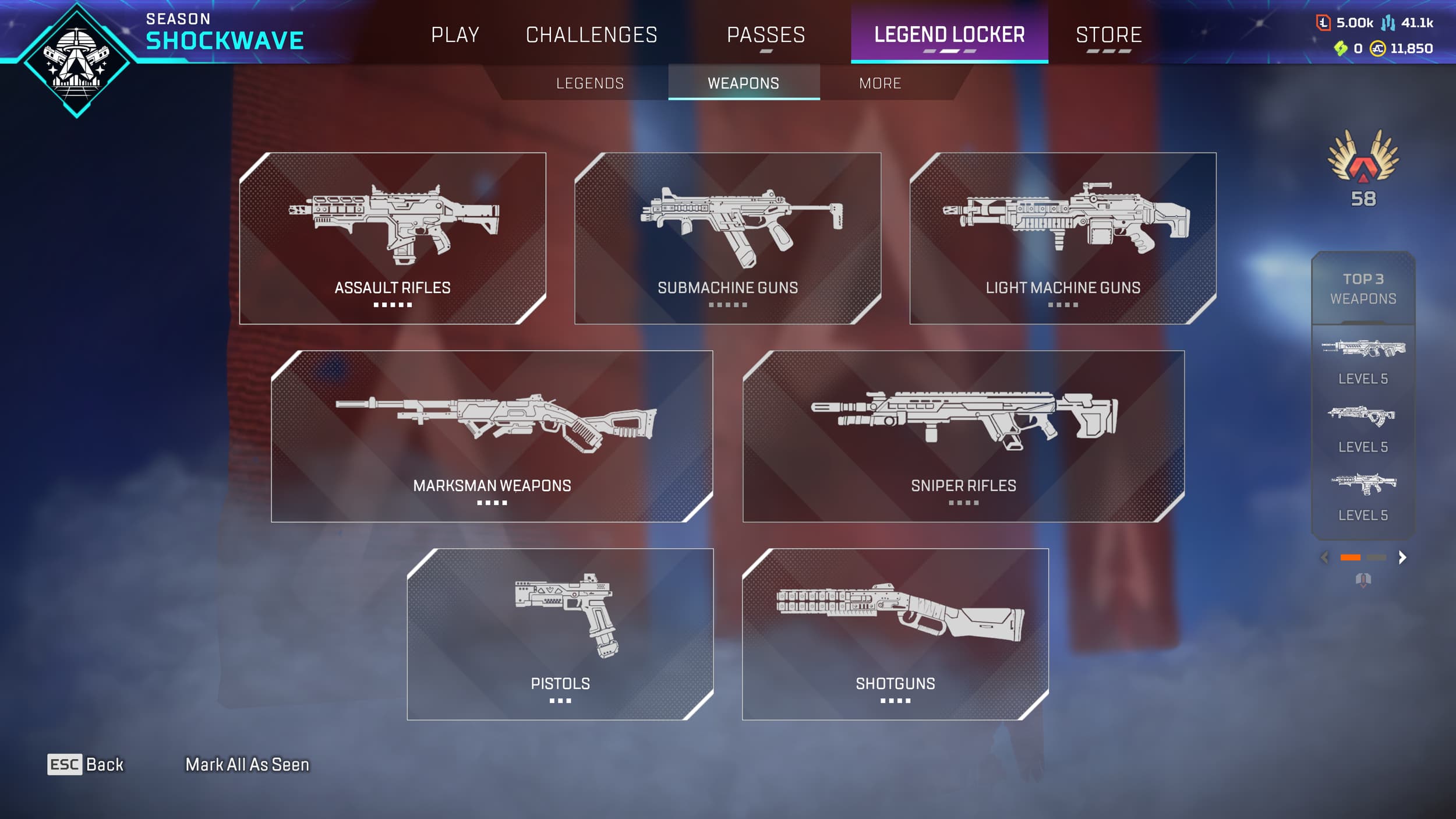1456x819 pixels.
Task: Click the green Heirloom Shards icon
Action: point(1341,49)
